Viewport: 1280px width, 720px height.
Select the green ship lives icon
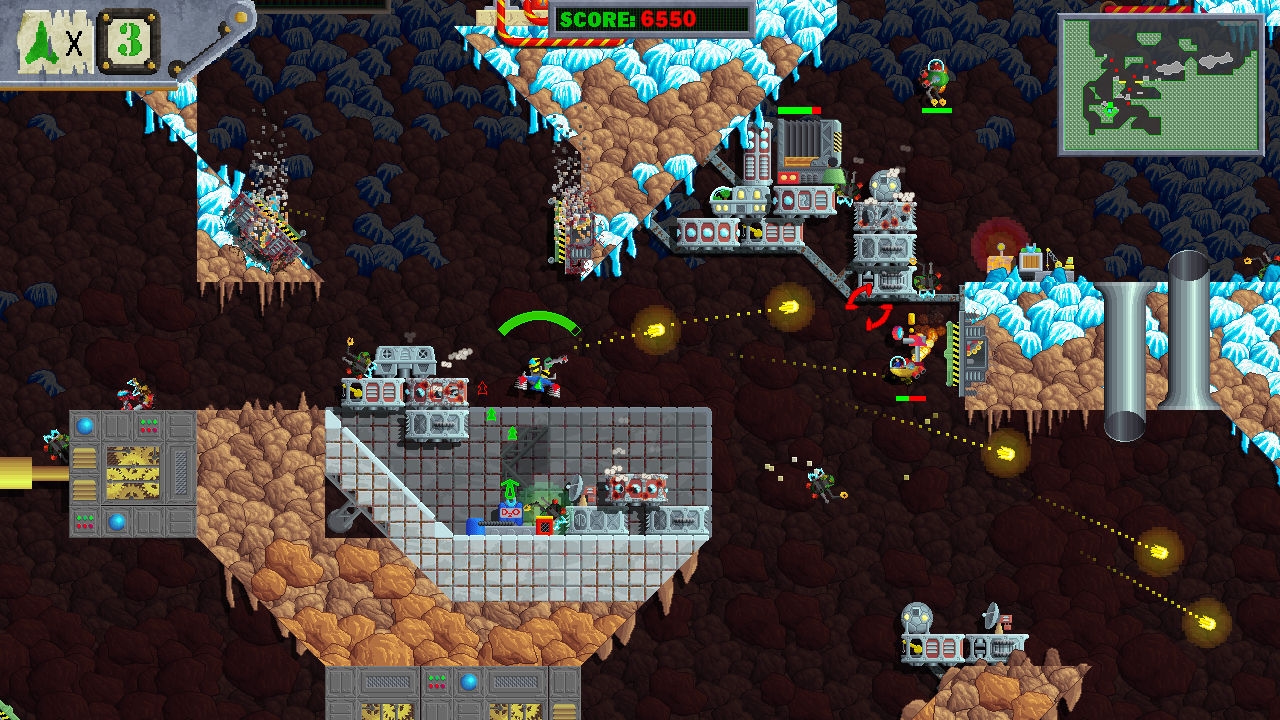pos(42,41)
